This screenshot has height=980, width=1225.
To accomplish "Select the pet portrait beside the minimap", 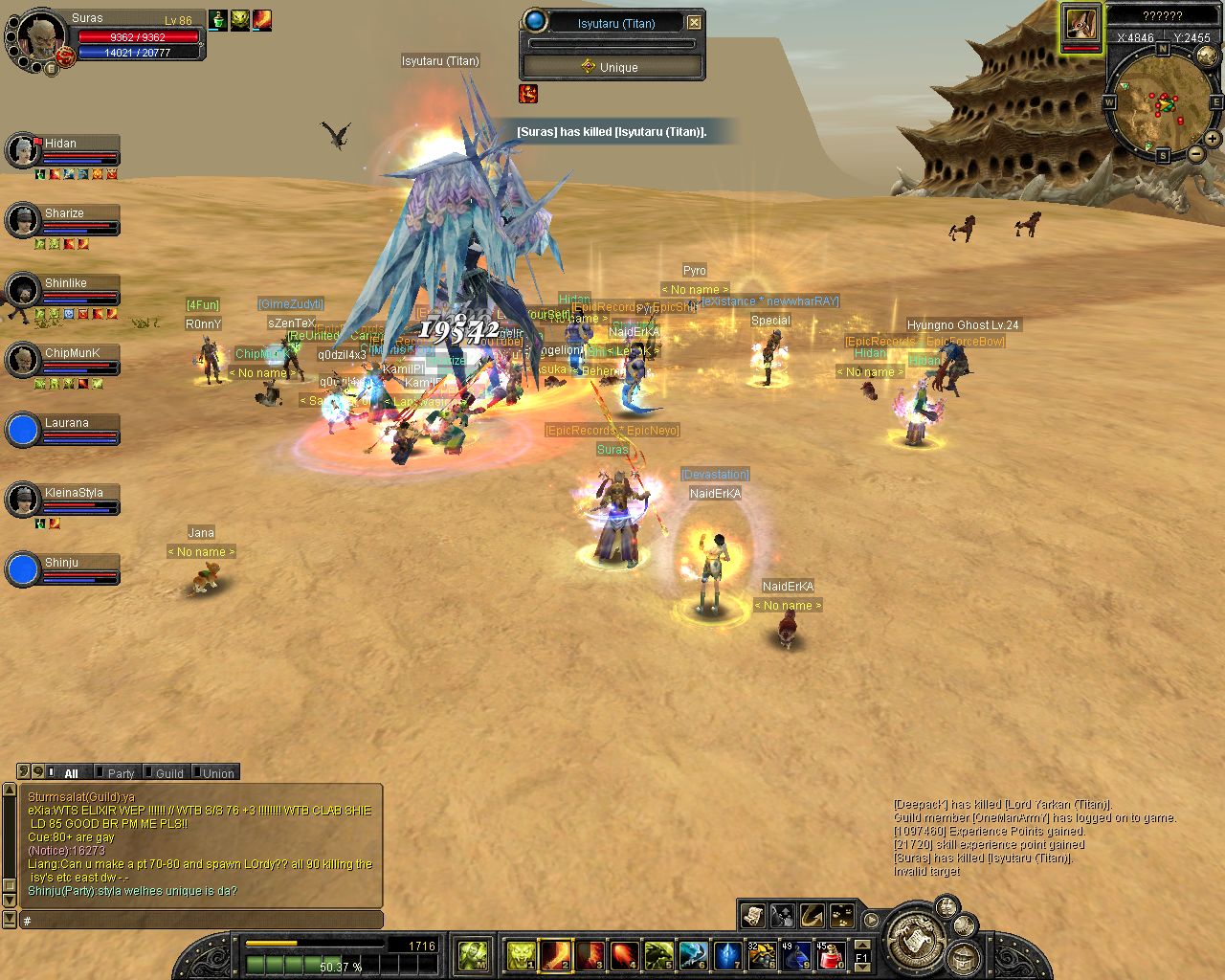I will pos(1081,26).
